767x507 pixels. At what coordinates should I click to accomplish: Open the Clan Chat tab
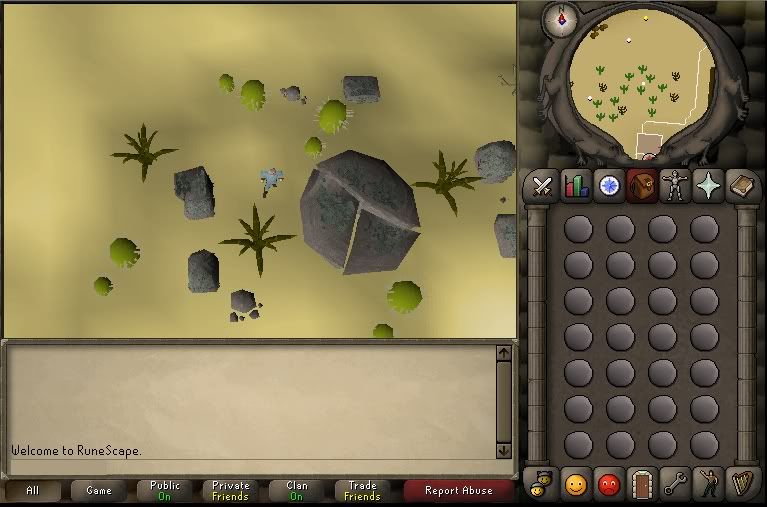542,485
